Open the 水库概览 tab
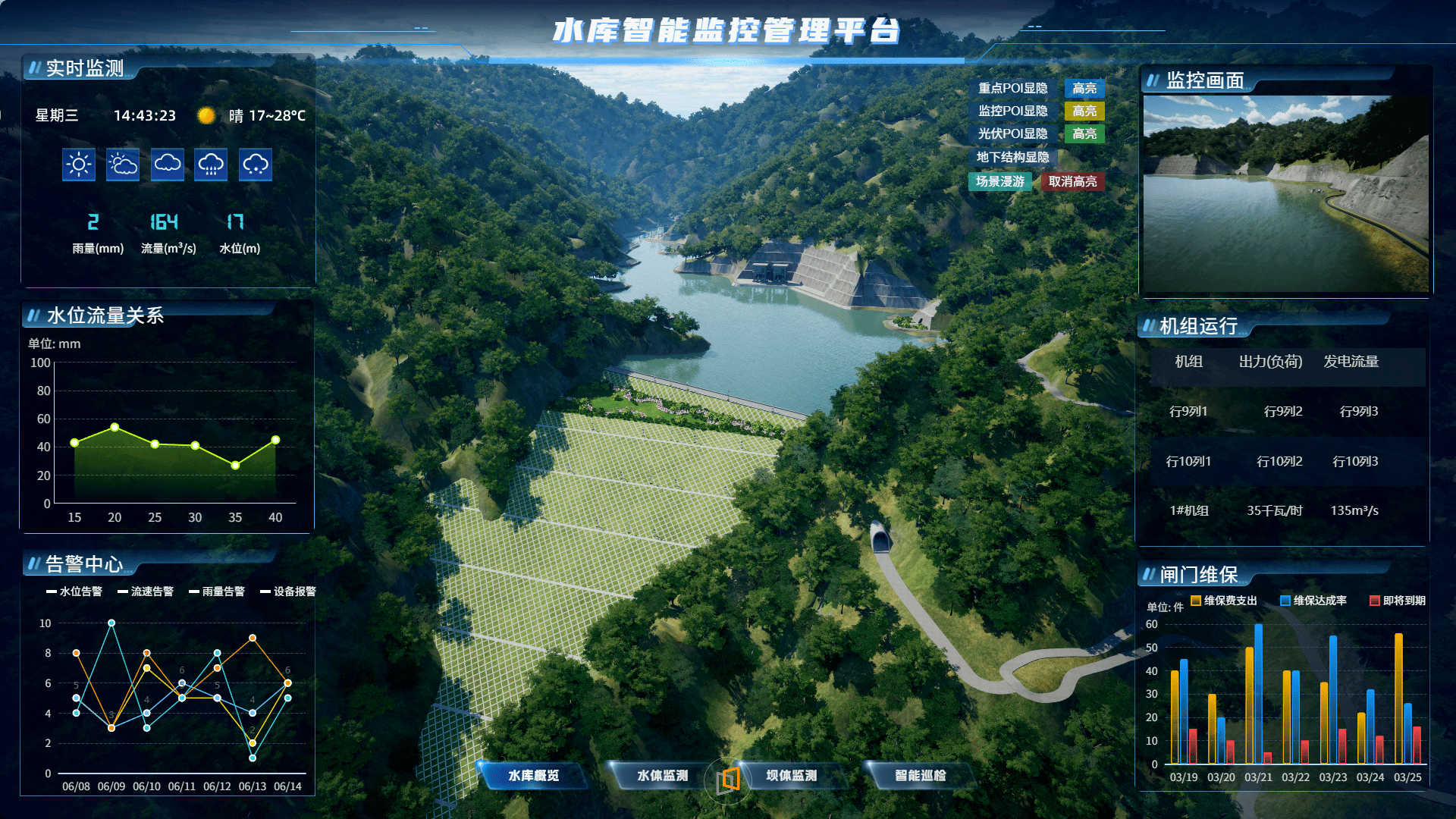This screenshot has width=1456, height=819. (533, 775)
